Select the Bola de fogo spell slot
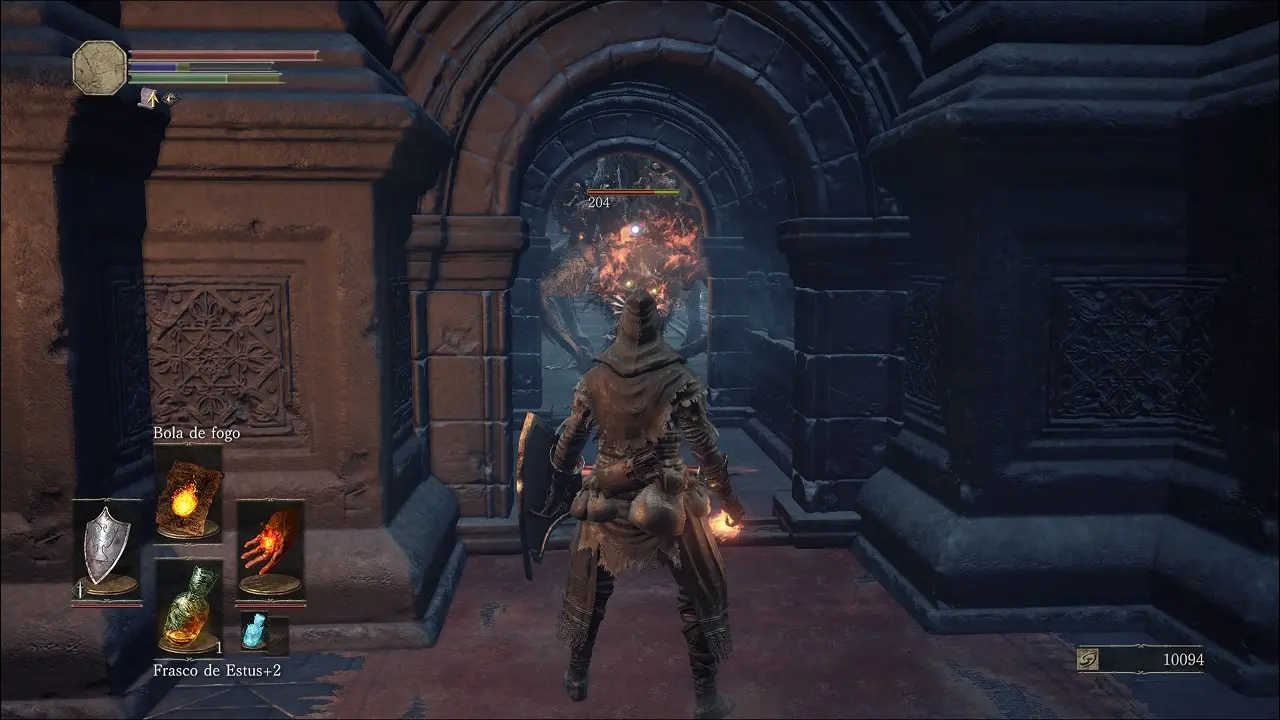Image resolution: width=1280 pixels, height=720 pixels. coord(188,494)
